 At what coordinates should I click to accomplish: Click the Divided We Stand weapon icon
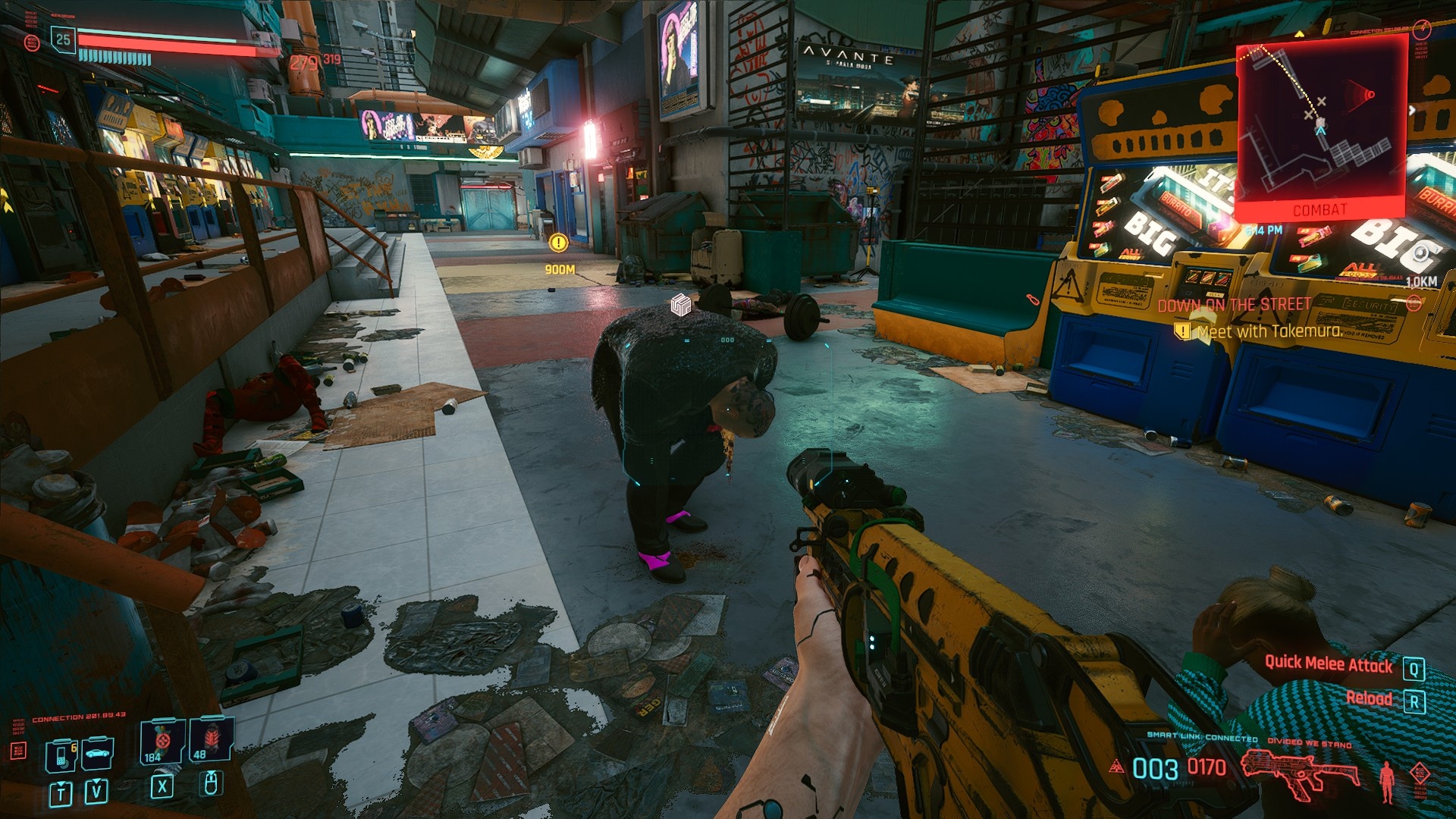[1300, 772]
